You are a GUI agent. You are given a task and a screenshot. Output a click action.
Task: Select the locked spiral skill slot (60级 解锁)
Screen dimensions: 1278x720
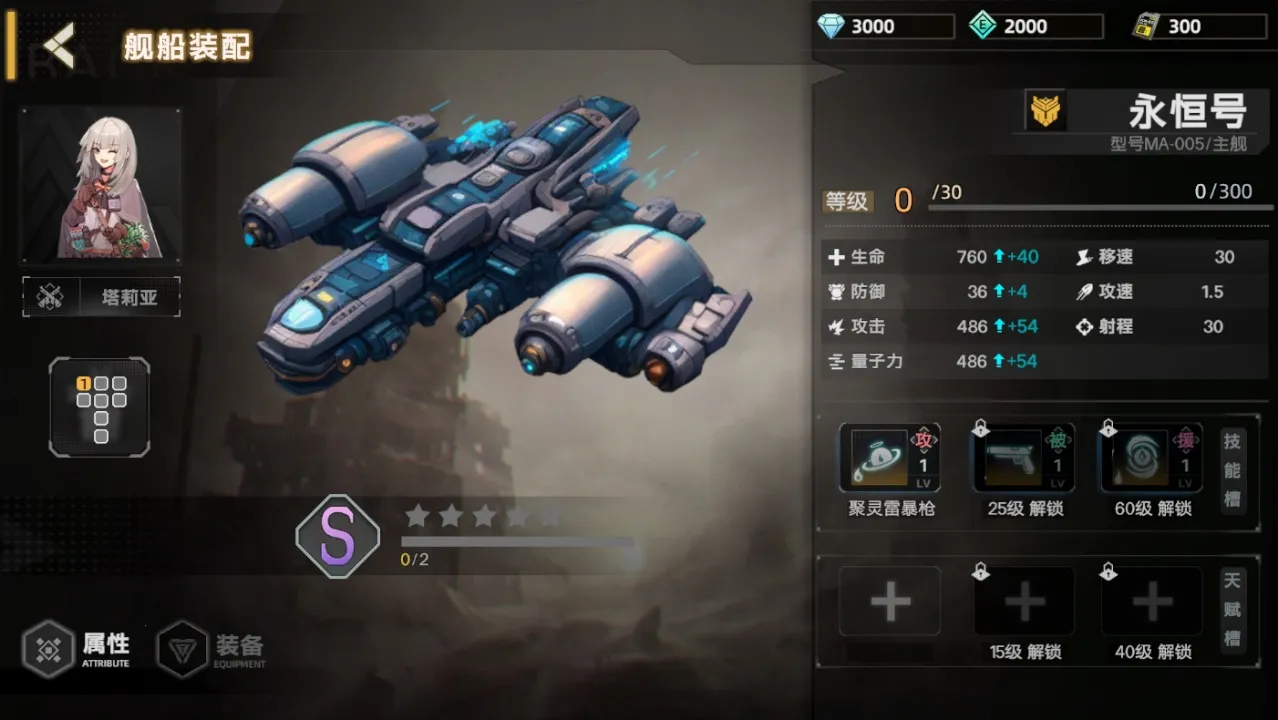[x=1151, y=458]
